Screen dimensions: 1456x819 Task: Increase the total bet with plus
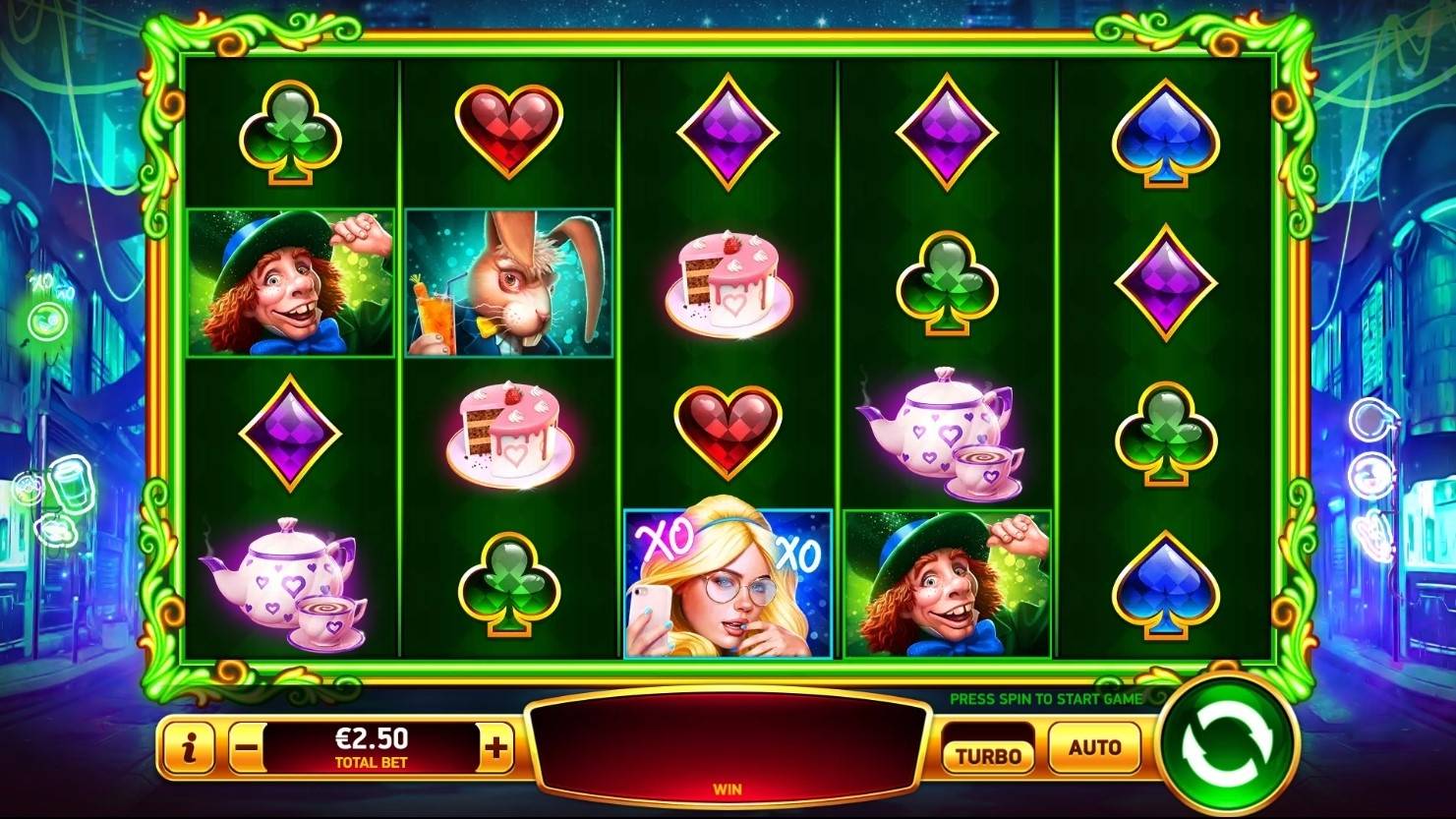pyautogui.click(x=496, y=749)
